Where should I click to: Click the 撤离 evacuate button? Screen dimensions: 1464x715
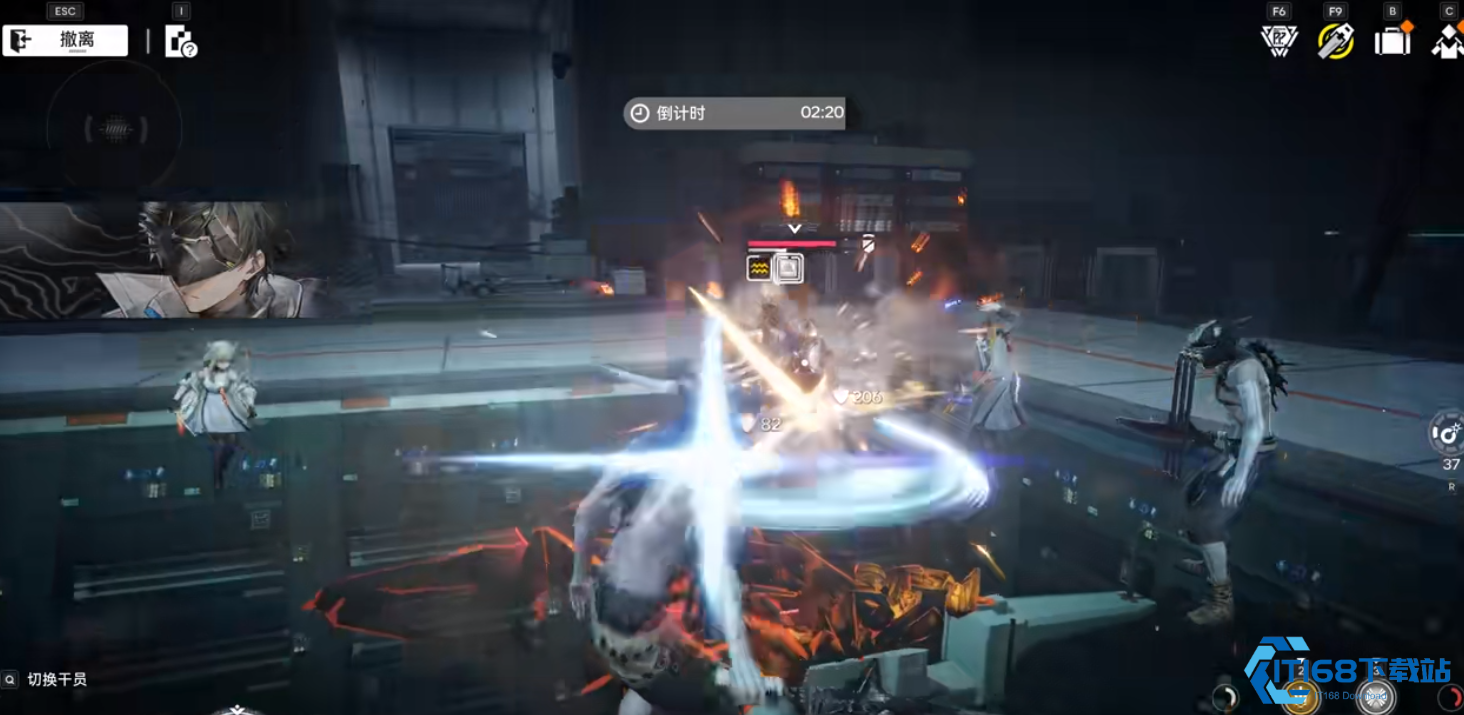(x=65, y=41)
